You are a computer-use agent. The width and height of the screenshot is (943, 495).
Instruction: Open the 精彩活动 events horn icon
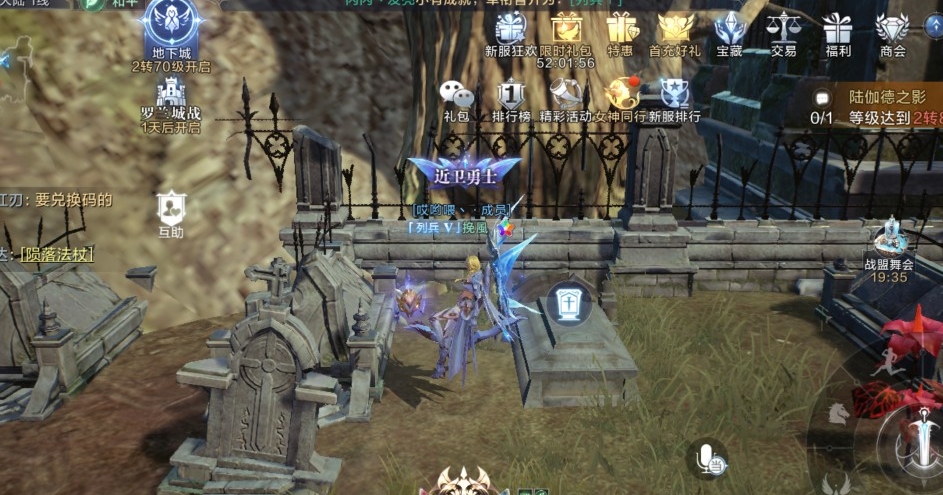[566, 94]
